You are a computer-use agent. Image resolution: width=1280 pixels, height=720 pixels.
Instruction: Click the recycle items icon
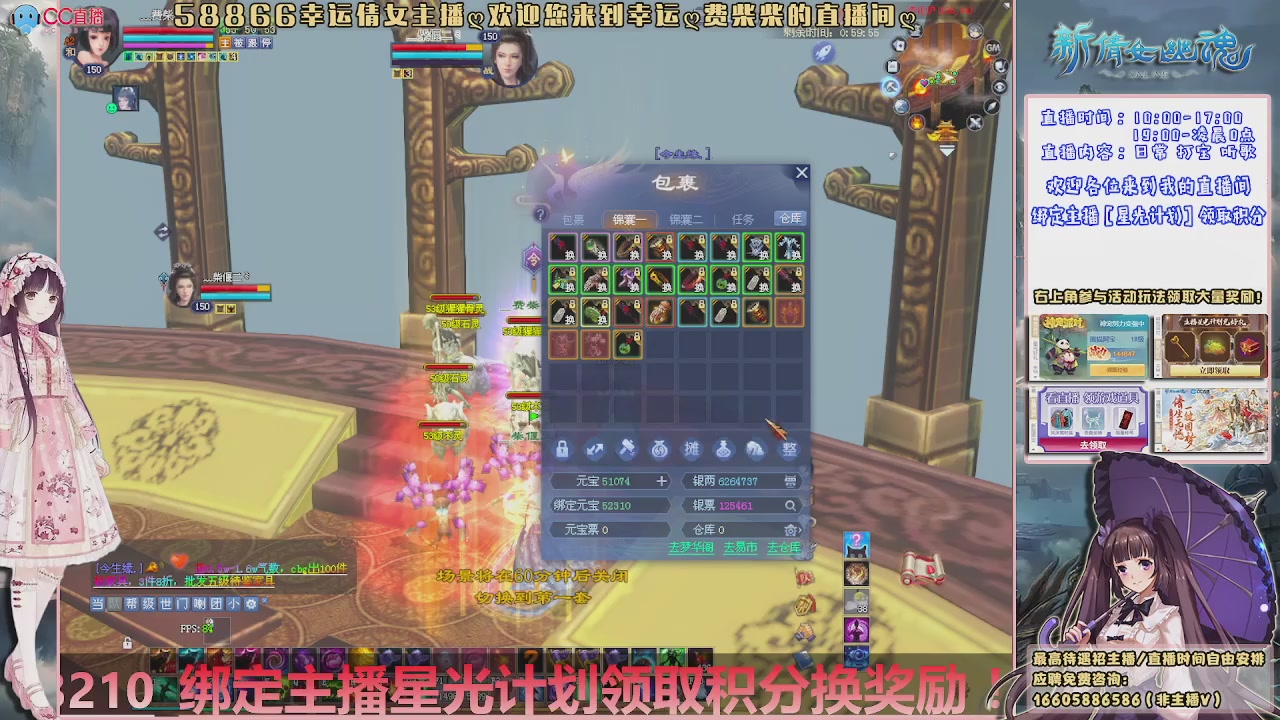757,450
